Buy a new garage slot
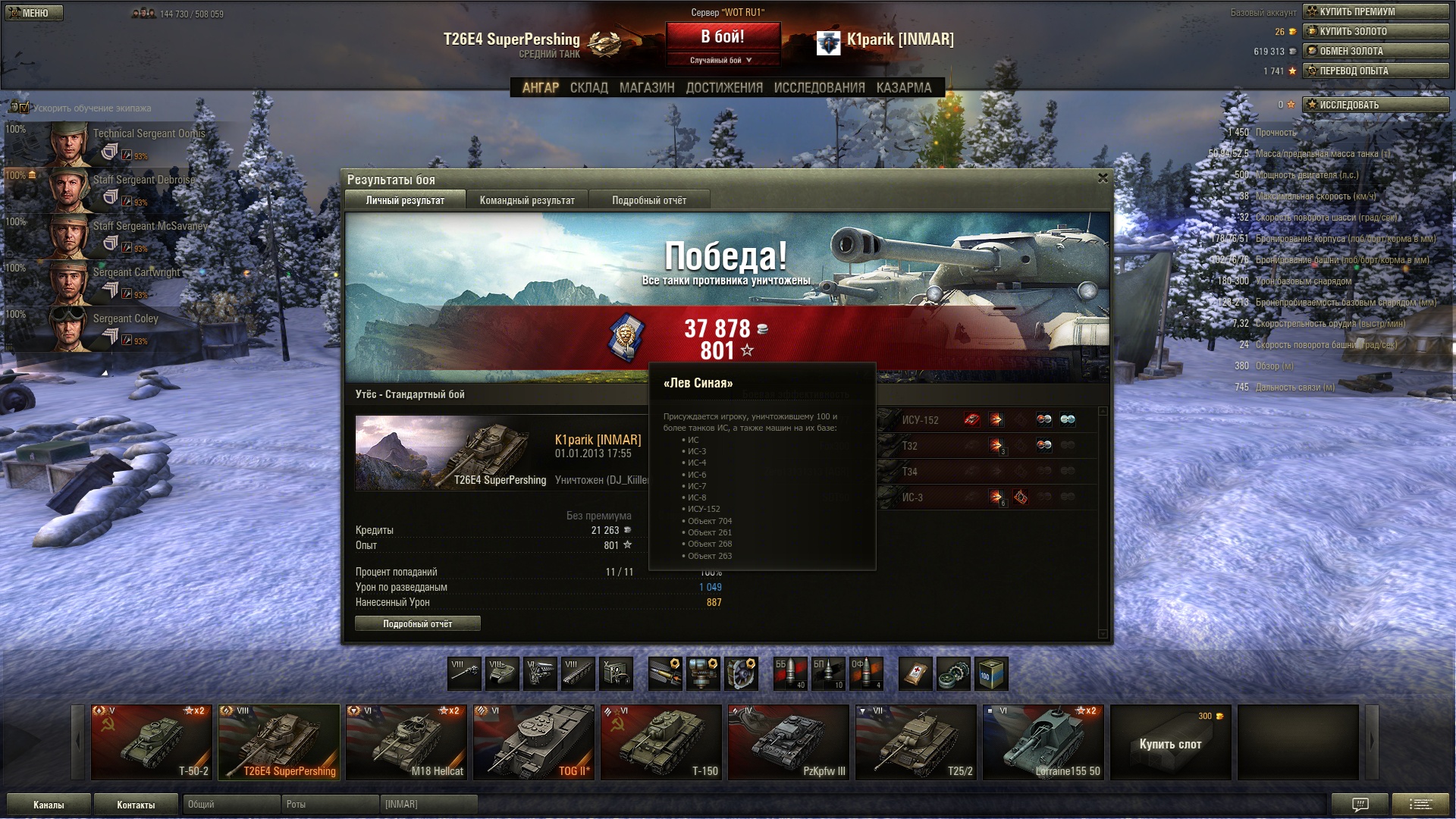 1171,742
